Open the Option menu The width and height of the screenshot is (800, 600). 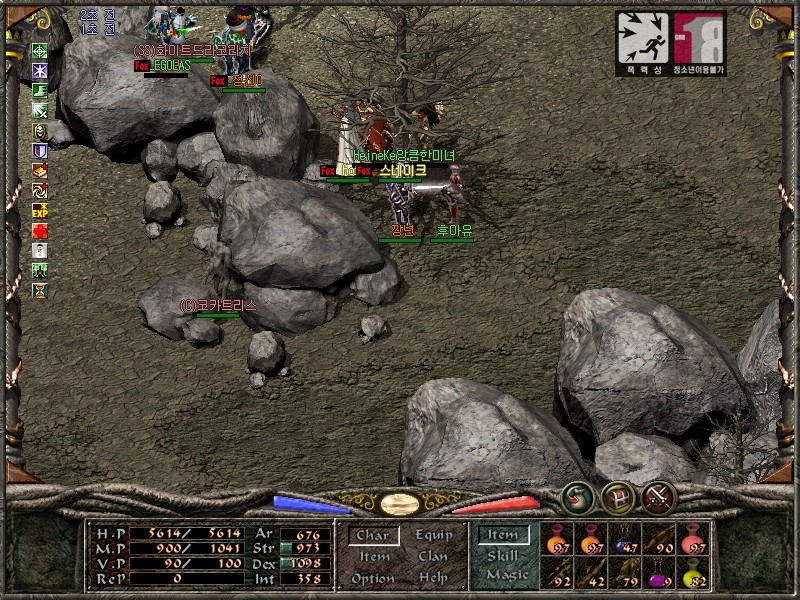tap(373, 579)
